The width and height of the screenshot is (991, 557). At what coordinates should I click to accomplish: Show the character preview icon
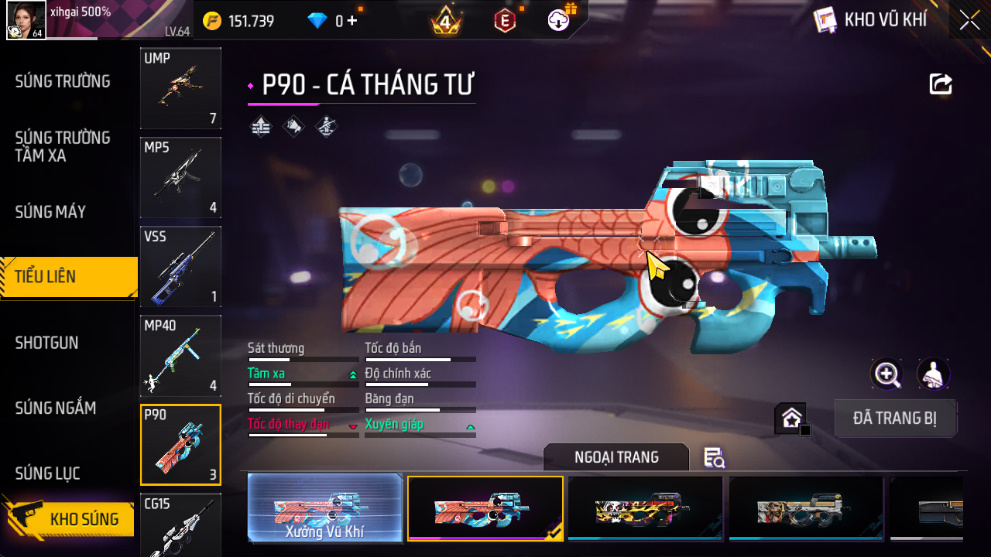(x=933, y=375)
